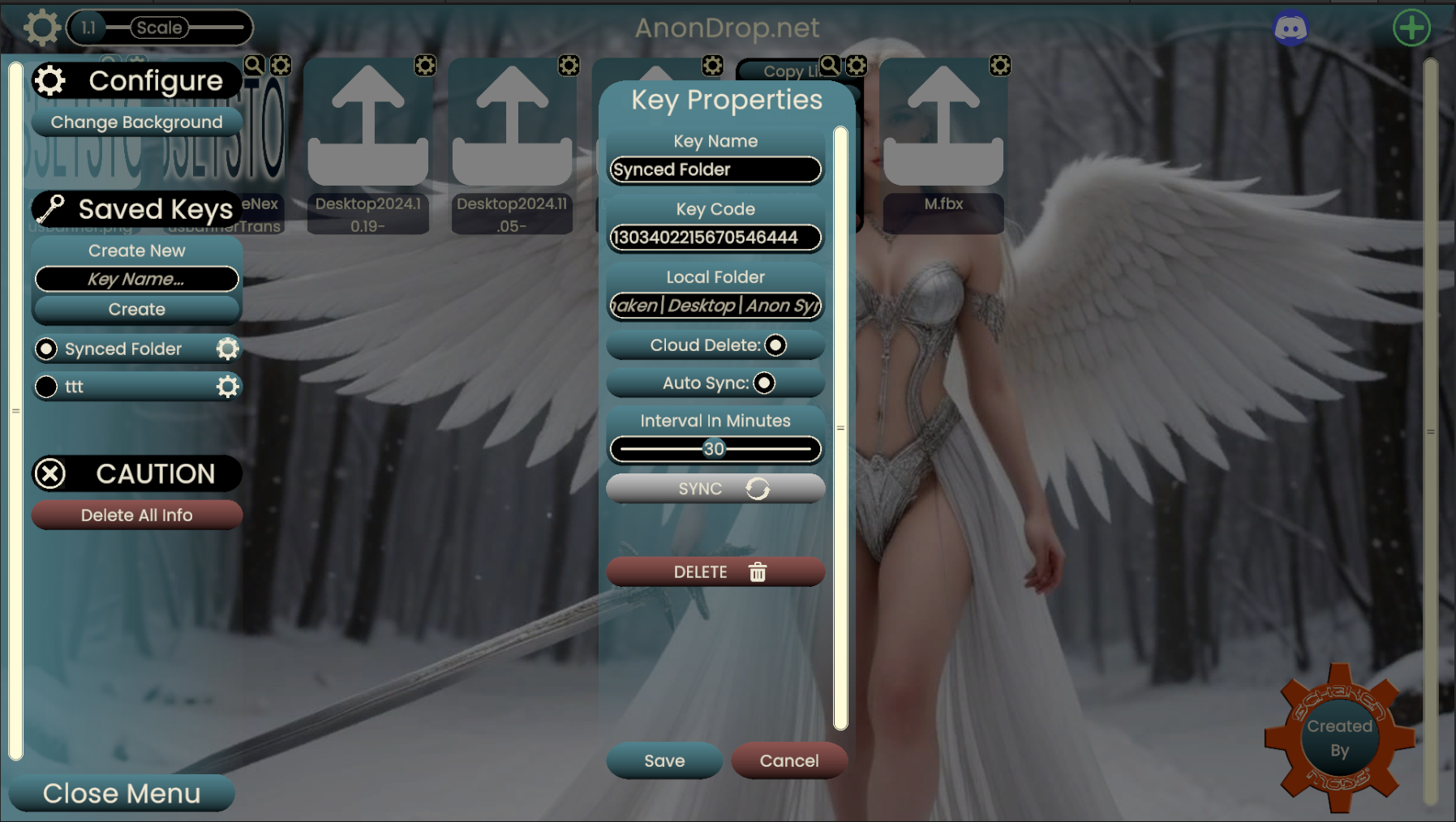1456x822 pixels.
Task: Select the ttt key radio button
Action: pyautogui.click(x=46, y=387)
